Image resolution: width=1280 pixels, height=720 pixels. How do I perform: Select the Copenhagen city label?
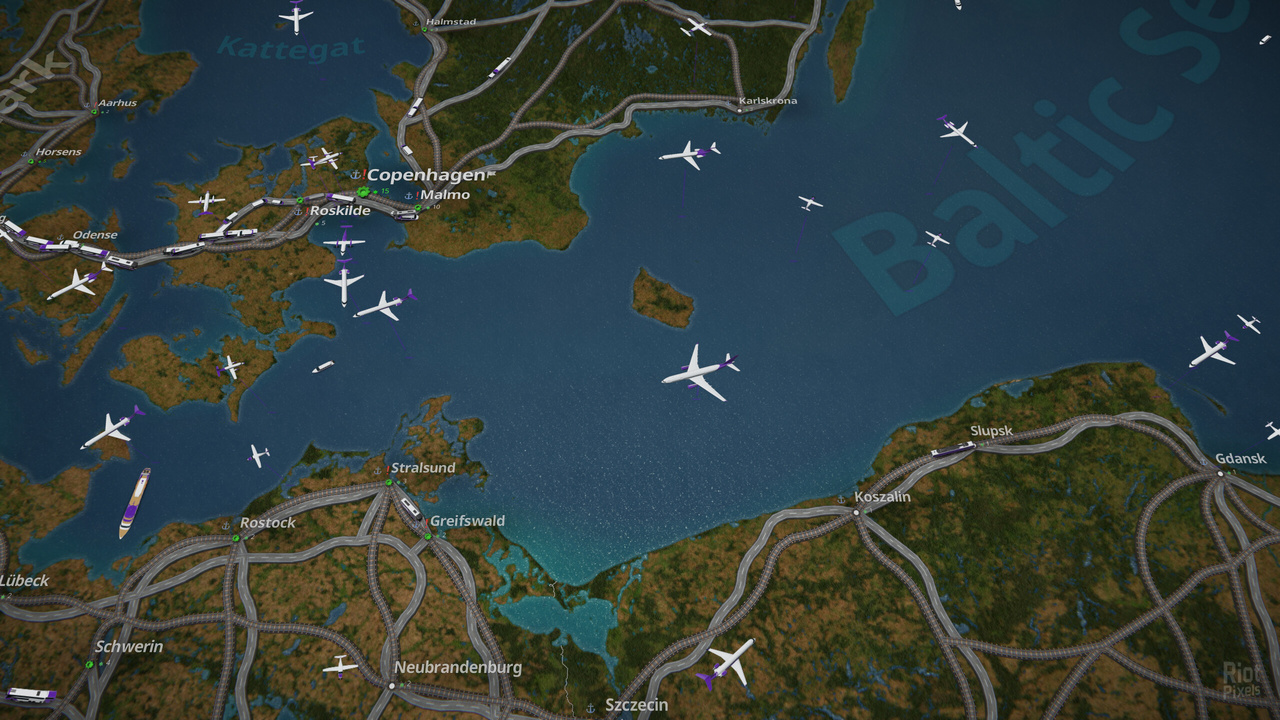coord(425,175)
